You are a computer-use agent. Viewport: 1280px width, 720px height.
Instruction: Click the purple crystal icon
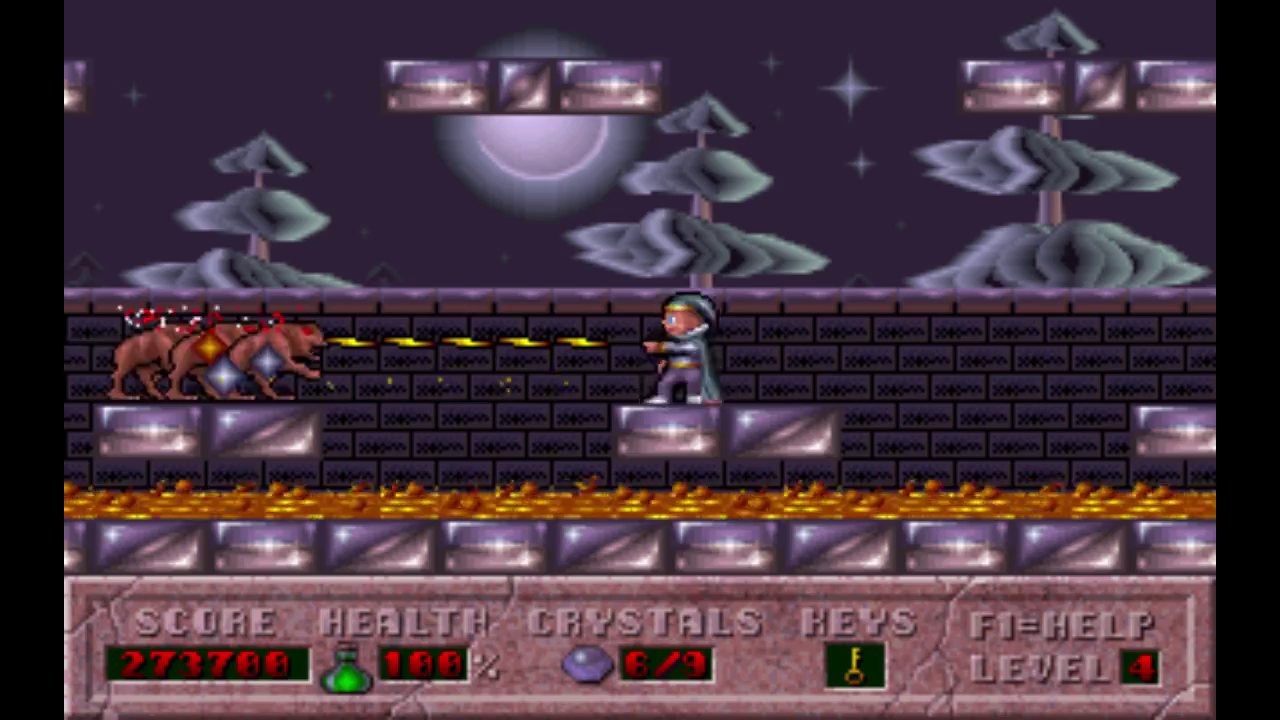[587, 664]
